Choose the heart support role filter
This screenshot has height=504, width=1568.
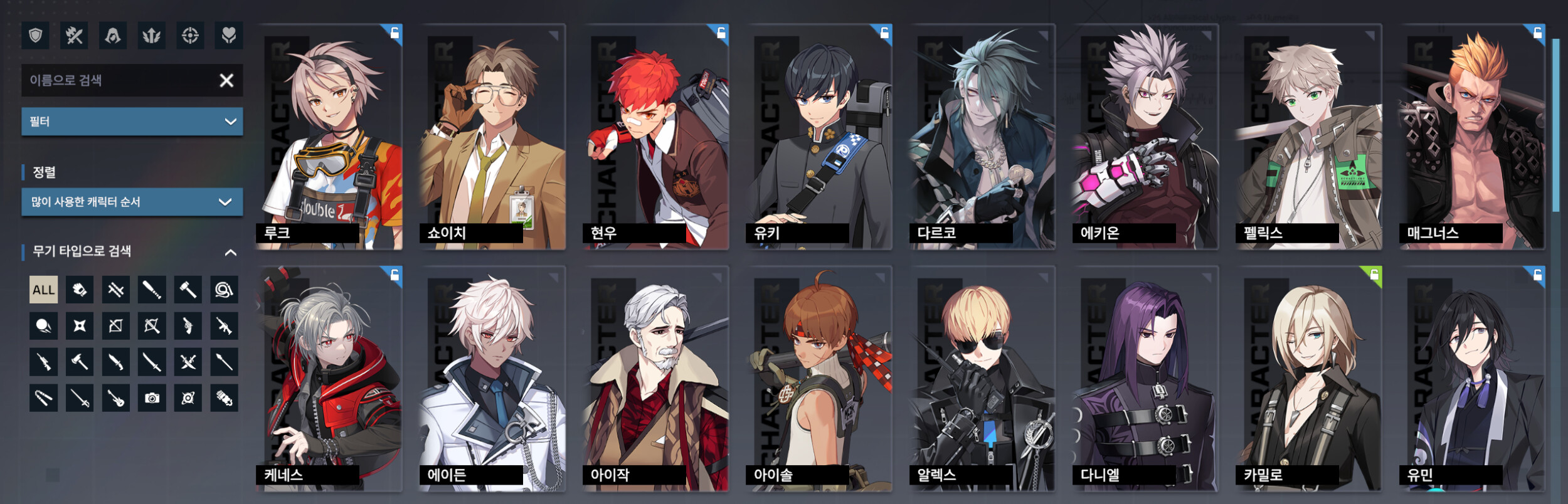229,36
